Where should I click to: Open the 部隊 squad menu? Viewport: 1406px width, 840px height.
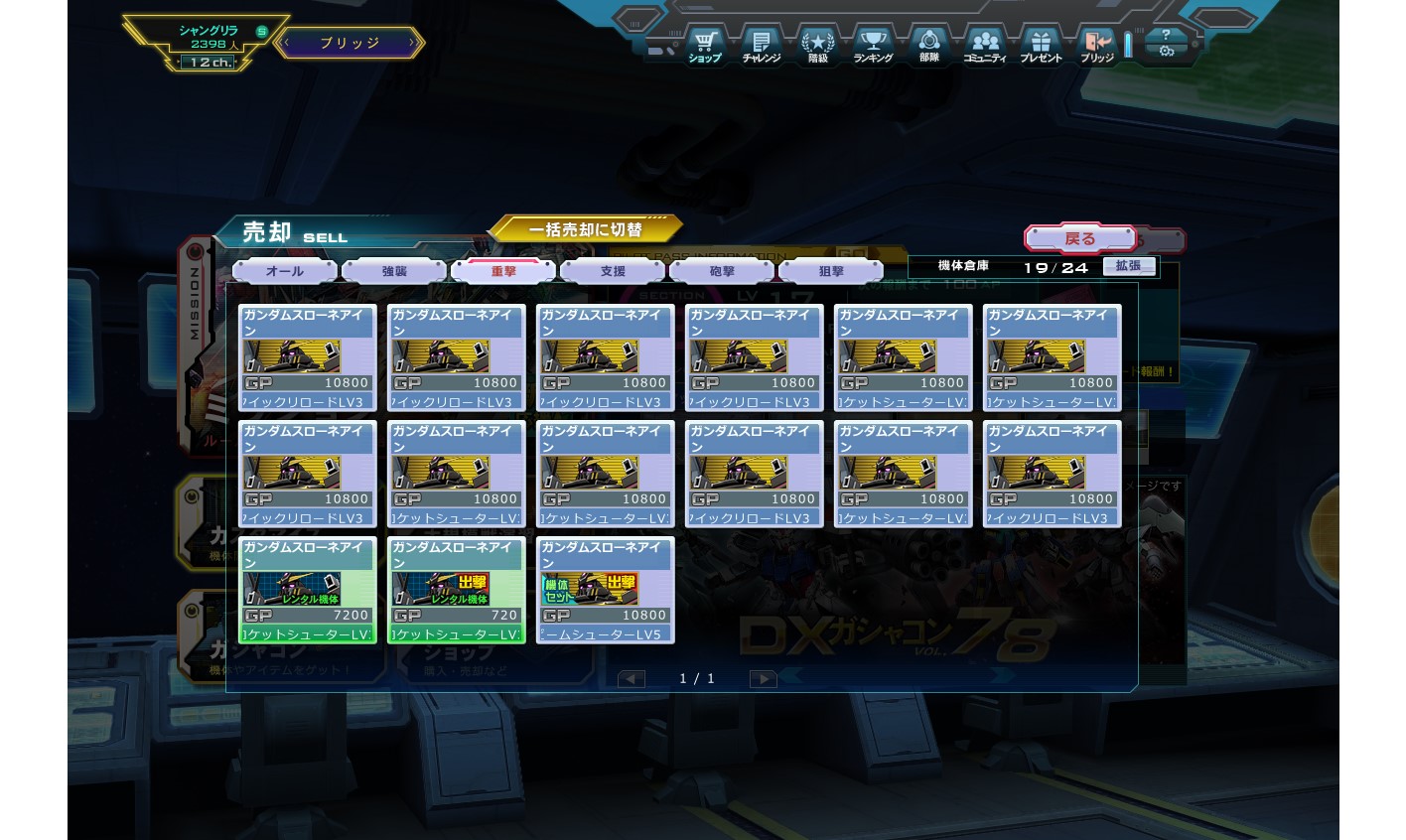pyautogui.click(x=929, y=46)
